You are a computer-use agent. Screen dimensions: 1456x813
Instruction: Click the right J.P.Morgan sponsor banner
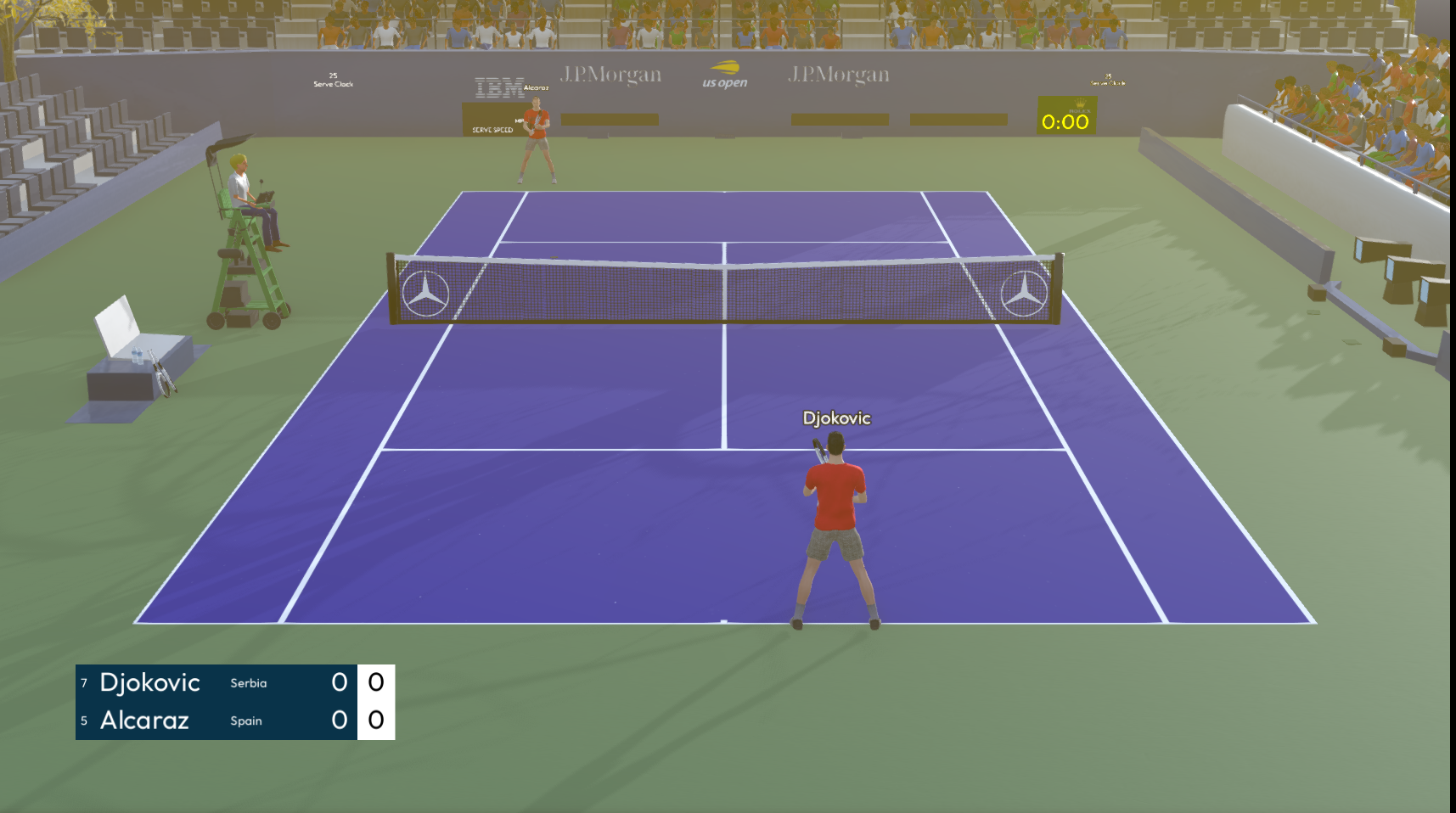(837, 74)
